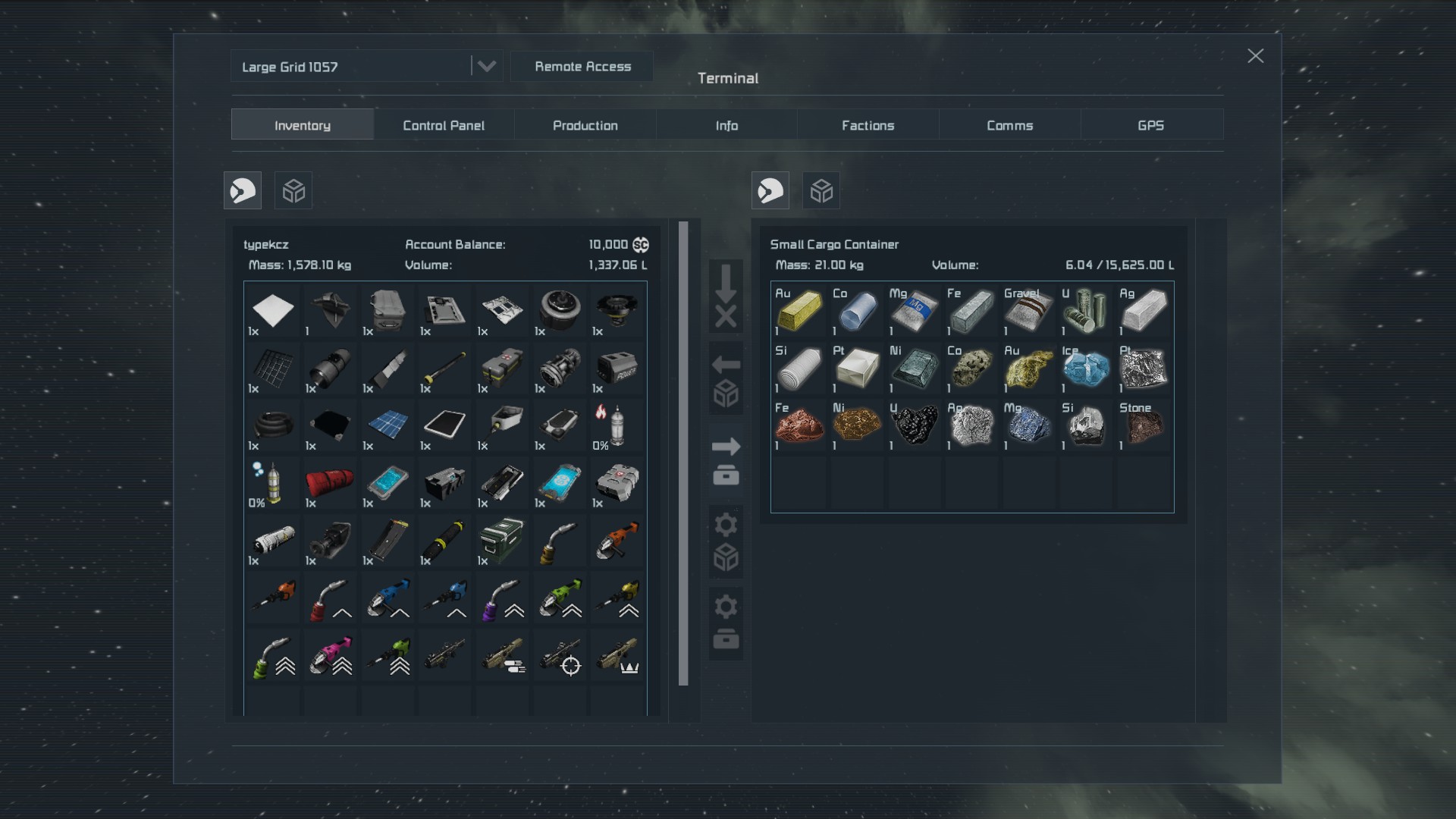Select the solar cell item slot
The width and height of the screenshot is (1456, 819).
(388, 425)
